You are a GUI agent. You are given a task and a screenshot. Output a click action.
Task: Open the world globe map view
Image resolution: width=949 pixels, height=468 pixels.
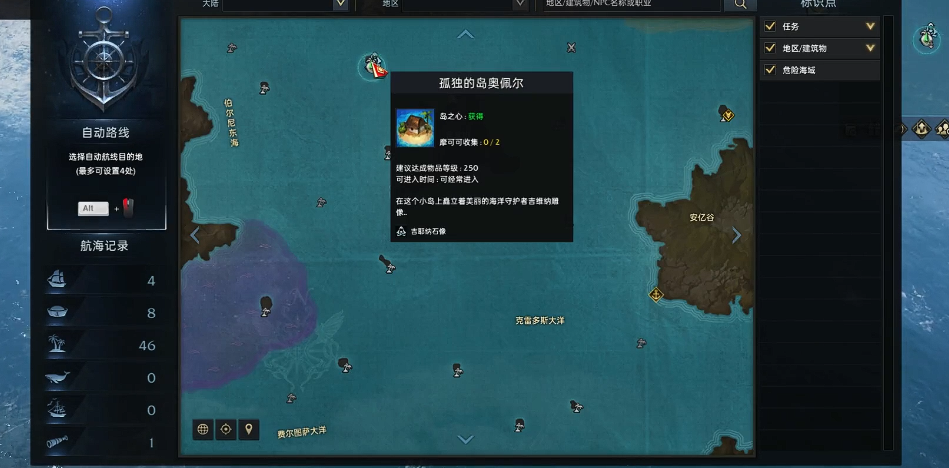tap(203, 429)
